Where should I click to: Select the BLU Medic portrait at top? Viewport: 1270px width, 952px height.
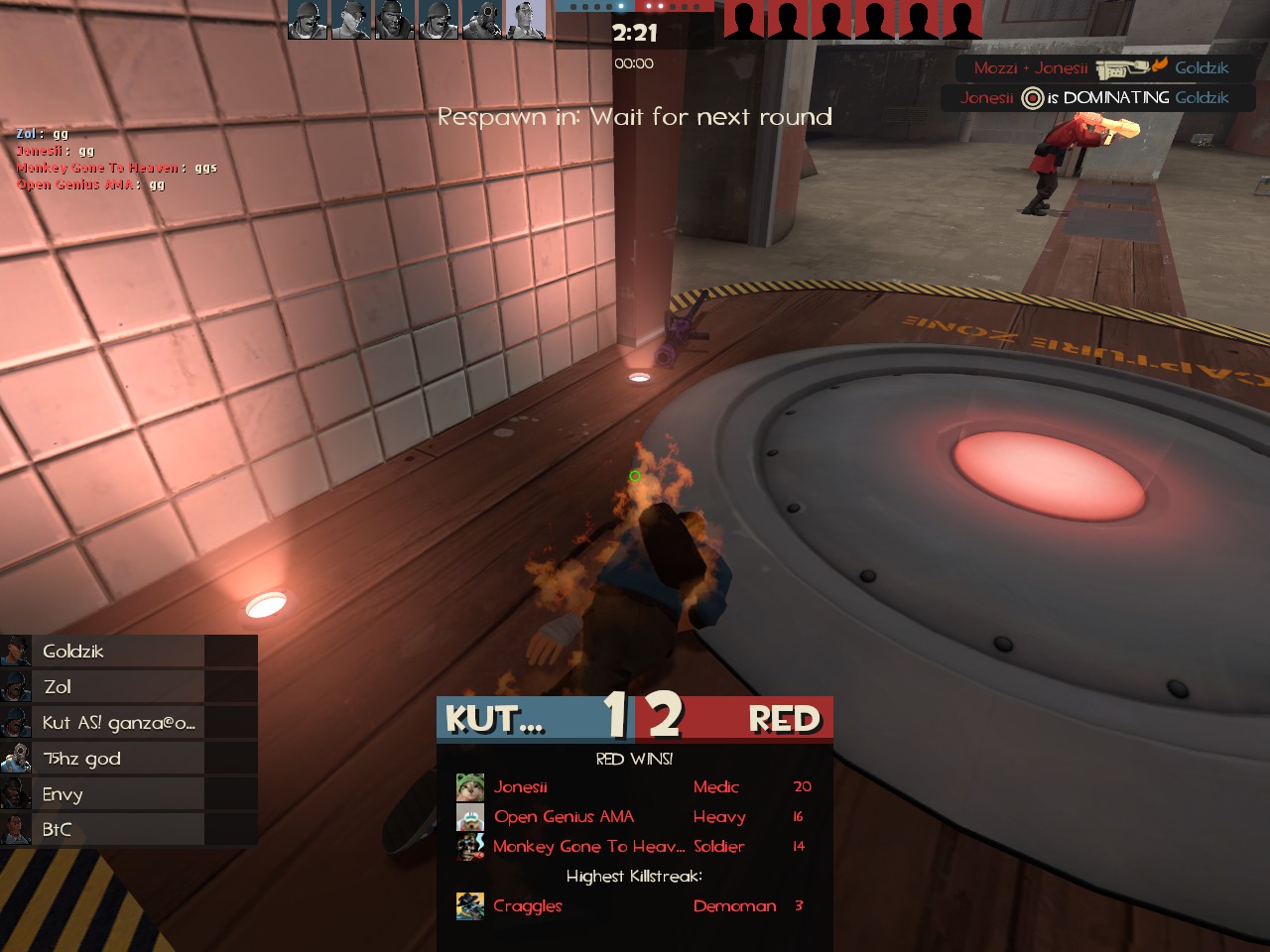tap(526, 20)
